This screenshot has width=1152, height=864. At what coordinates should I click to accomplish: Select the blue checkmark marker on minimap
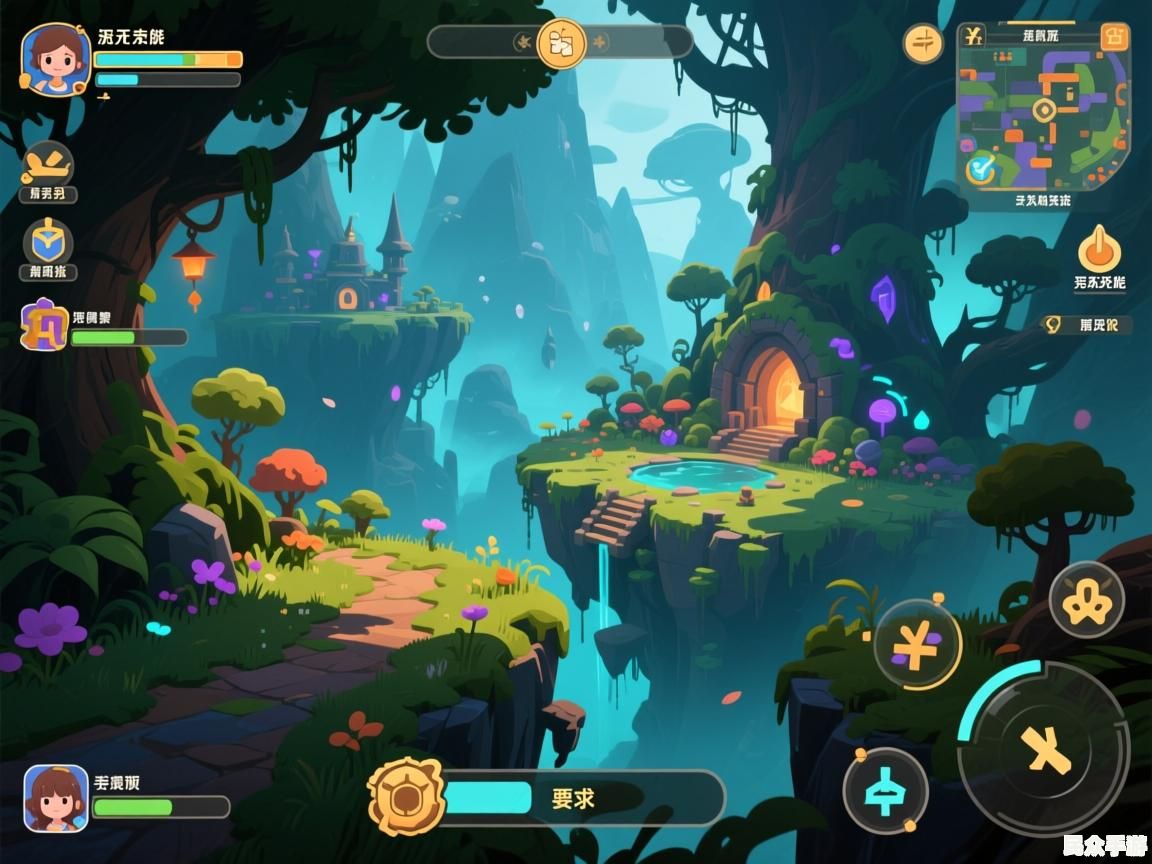(x=980, y=167)
